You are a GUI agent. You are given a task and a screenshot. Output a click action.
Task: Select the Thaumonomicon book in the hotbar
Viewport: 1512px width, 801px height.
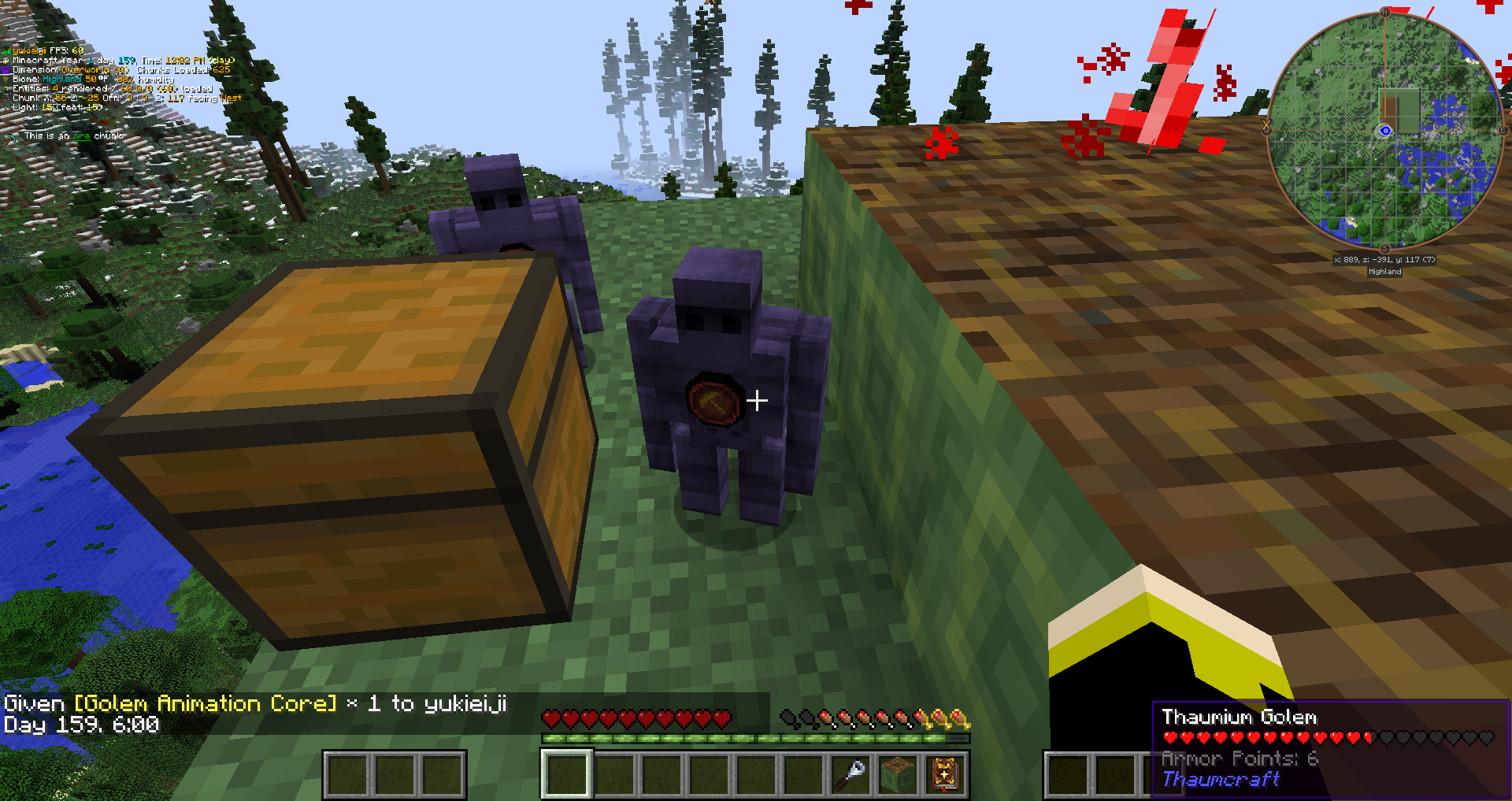945,776
